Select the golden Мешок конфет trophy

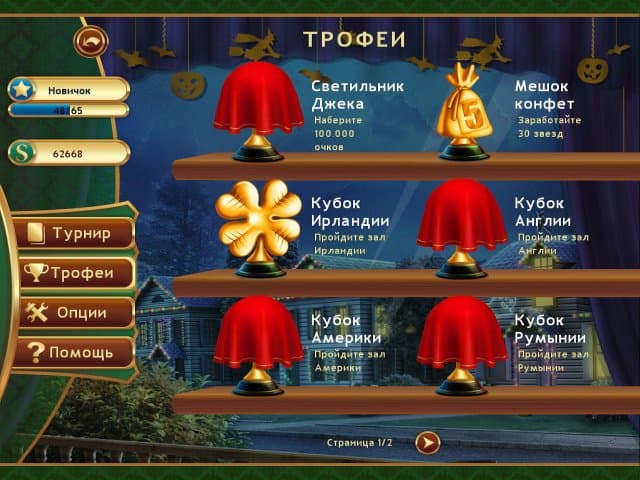coord(462,108)
